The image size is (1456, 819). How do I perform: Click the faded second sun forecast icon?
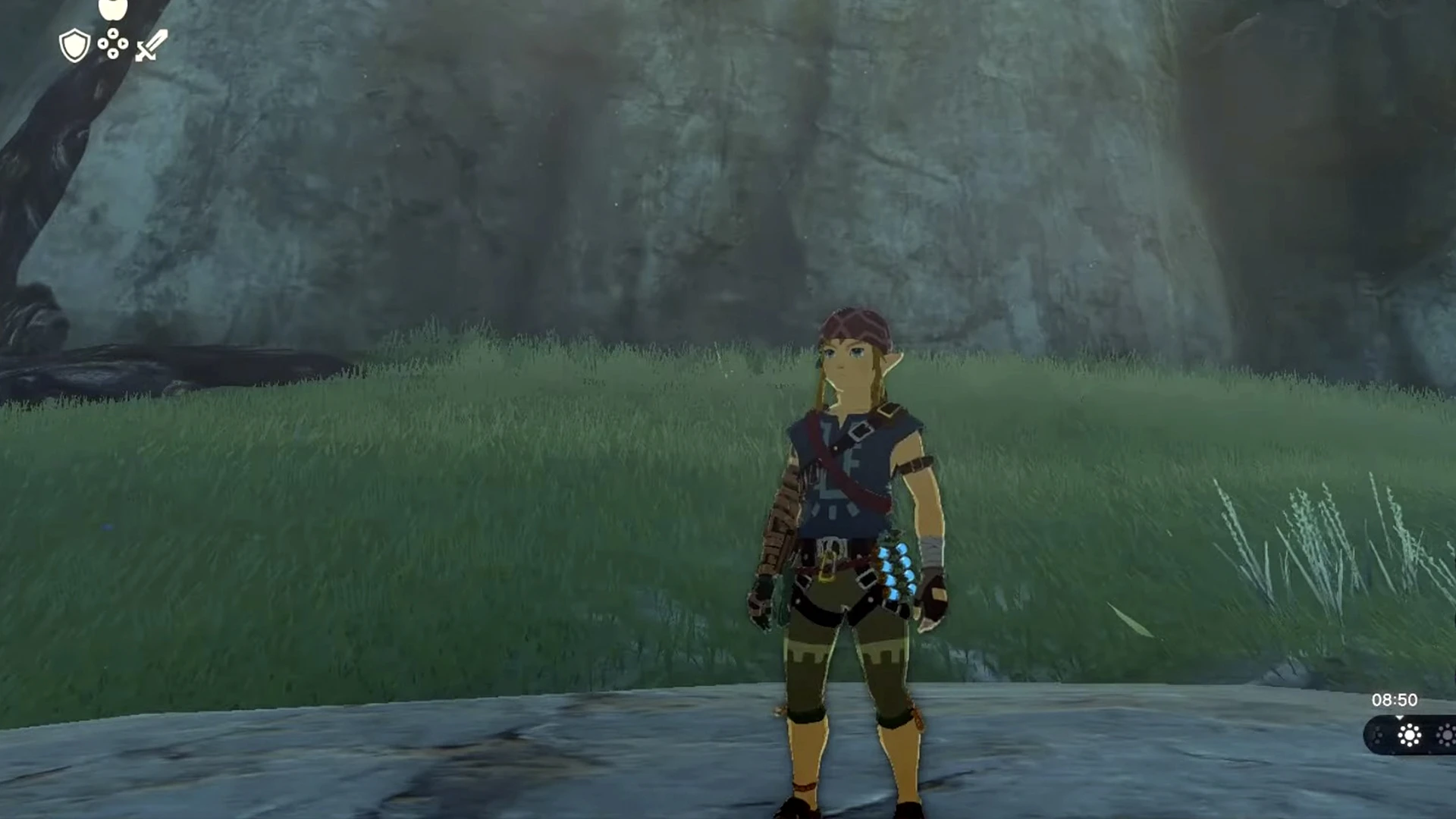tap(1447, 735)
